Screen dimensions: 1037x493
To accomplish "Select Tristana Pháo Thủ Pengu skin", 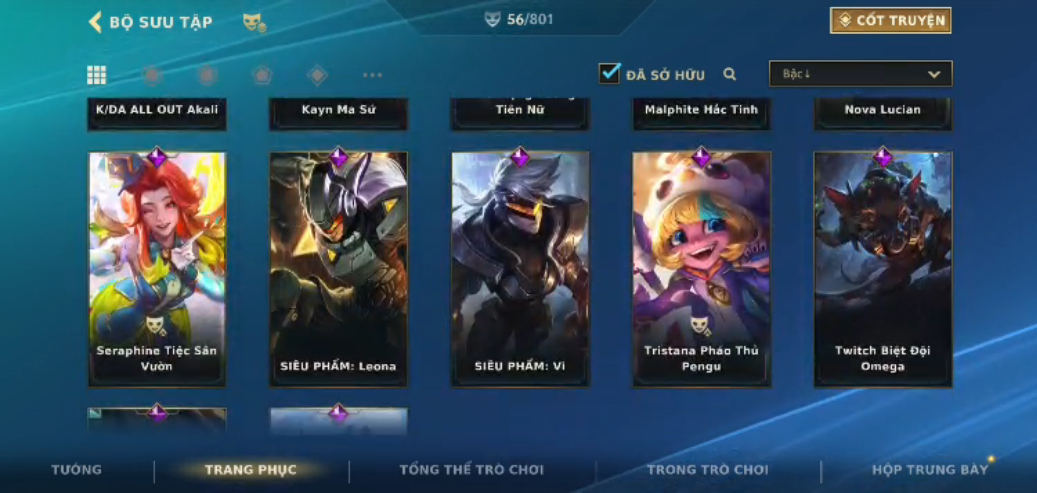I will point(701,269).
